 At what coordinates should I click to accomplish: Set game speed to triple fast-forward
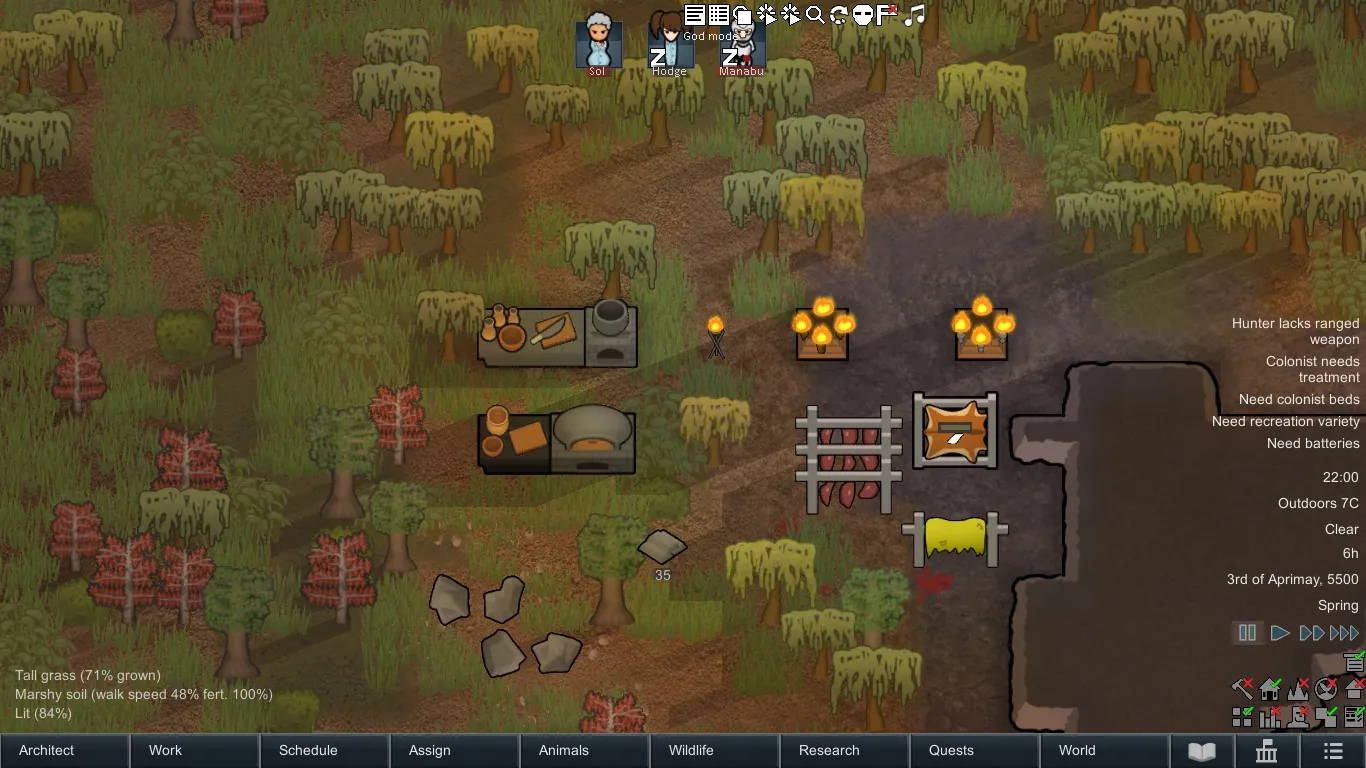pos(1344,633)
